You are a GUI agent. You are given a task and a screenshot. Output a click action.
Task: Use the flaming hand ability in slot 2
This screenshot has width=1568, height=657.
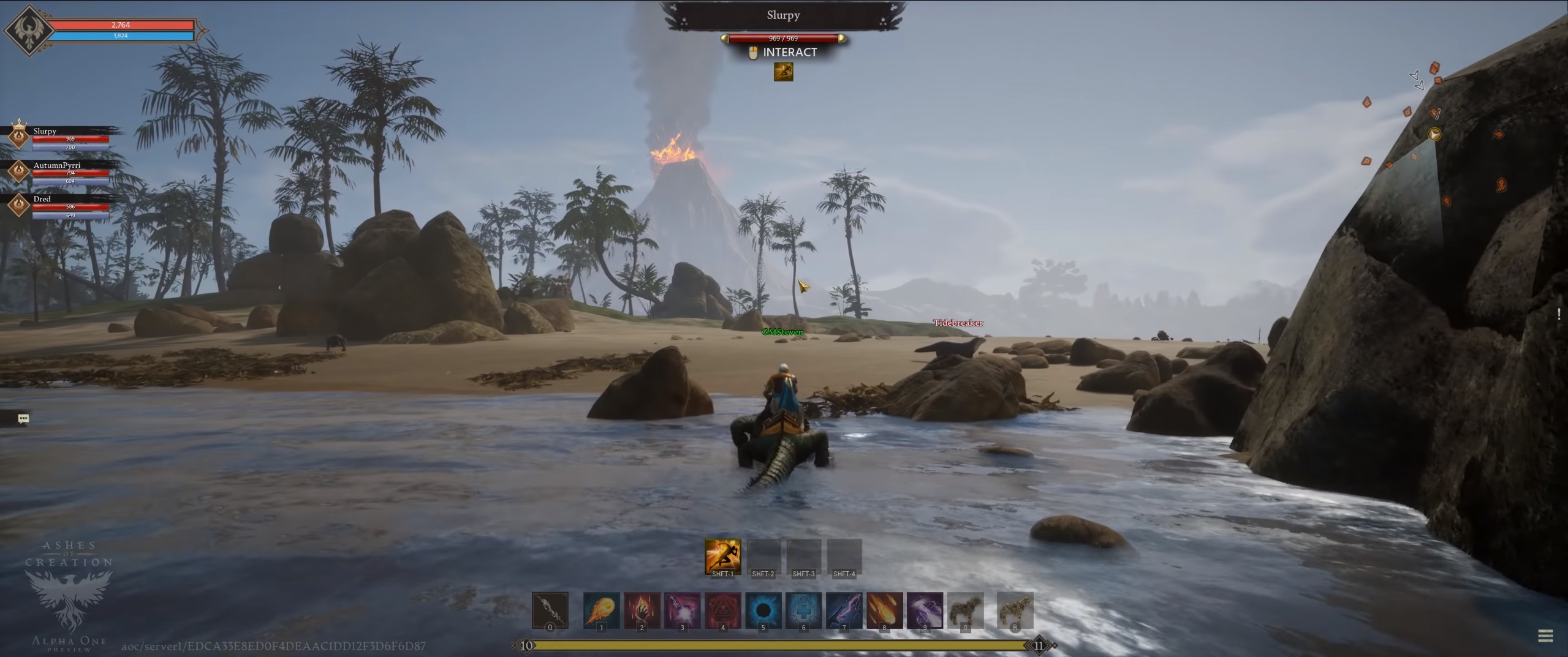coord(642,609)
